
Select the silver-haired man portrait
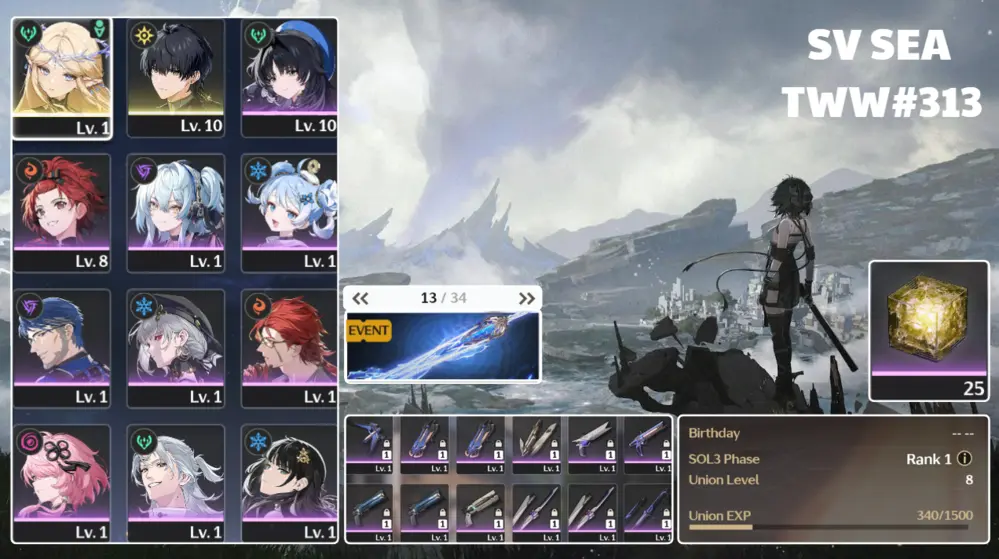point(176,480)
